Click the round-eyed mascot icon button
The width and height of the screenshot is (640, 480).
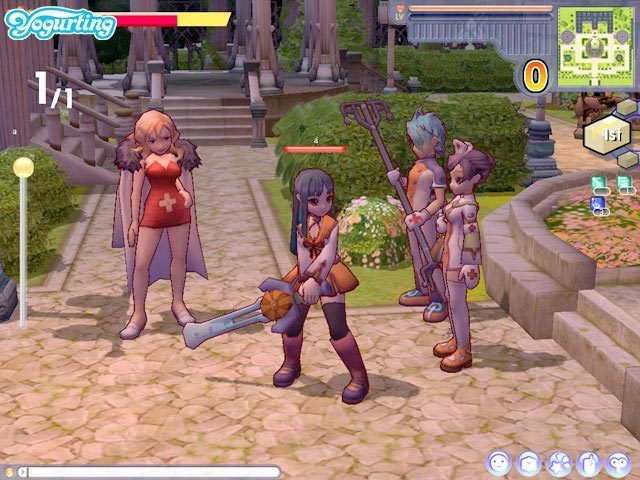point(617,463)
